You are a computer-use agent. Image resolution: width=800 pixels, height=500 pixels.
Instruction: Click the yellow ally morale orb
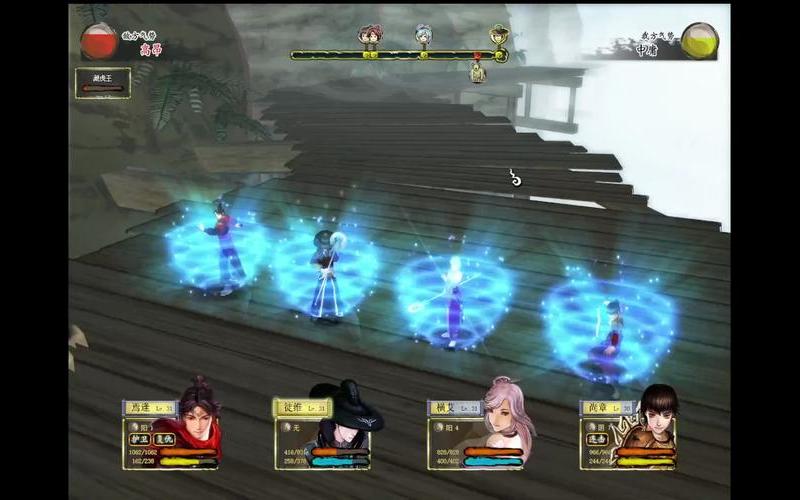click(700, 40)
